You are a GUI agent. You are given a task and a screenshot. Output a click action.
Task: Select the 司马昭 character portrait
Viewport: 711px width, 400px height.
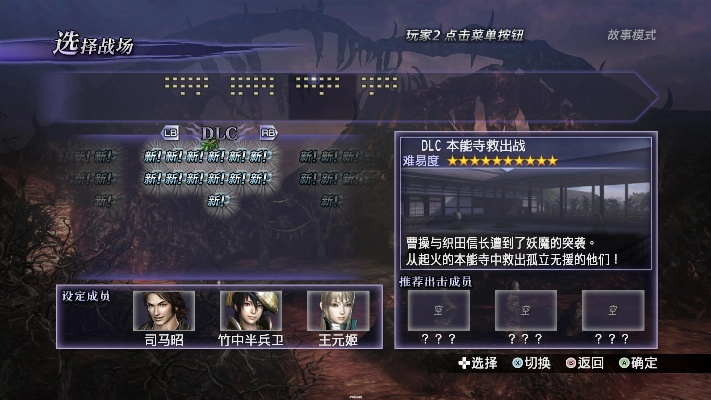(164, 311)
